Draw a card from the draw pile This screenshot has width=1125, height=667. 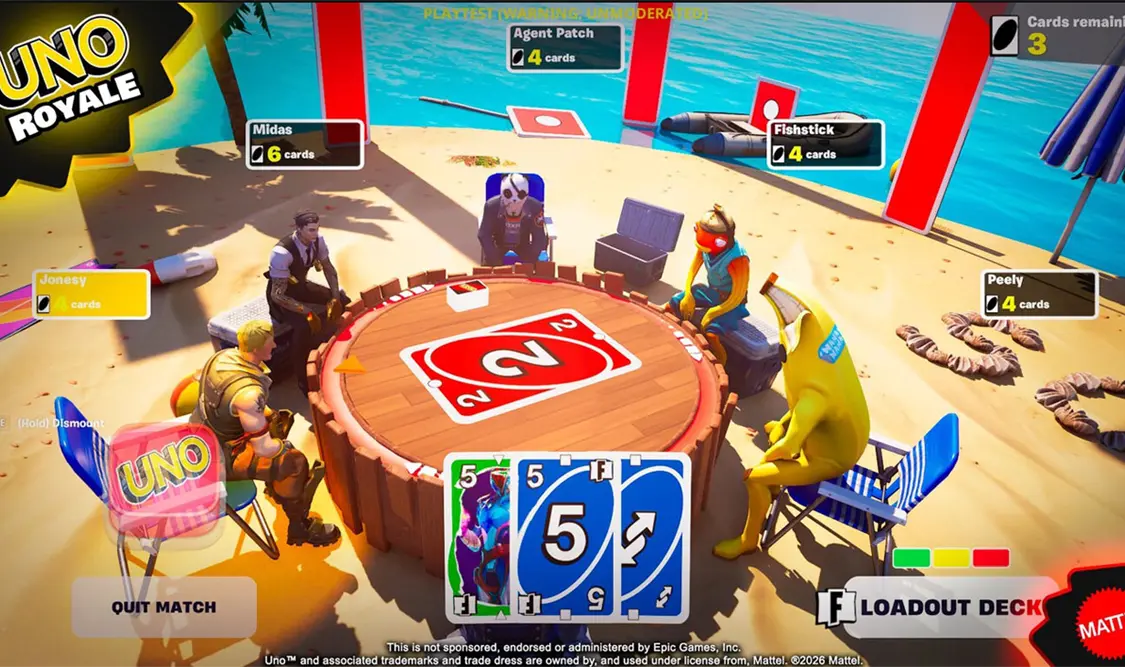[x=467, y=292]
